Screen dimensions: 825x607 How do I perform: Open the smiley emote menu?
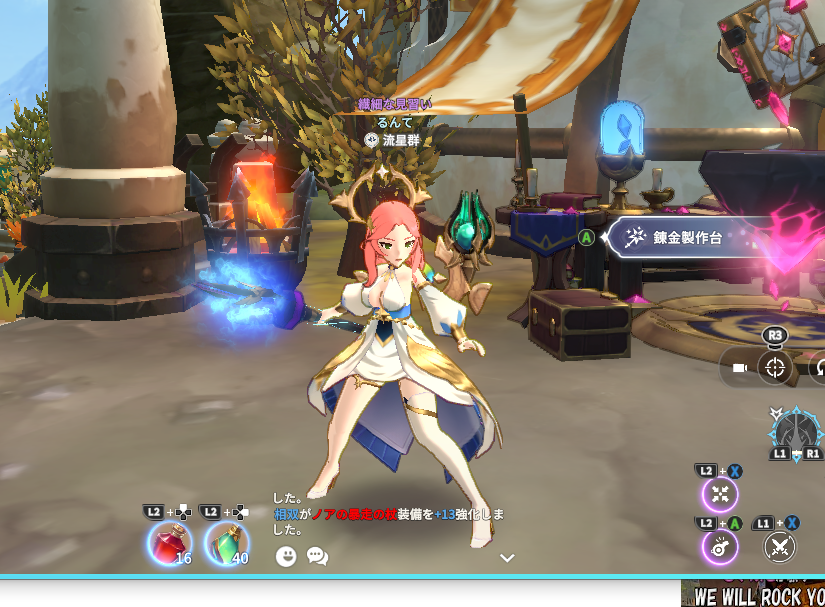[287, 556]
